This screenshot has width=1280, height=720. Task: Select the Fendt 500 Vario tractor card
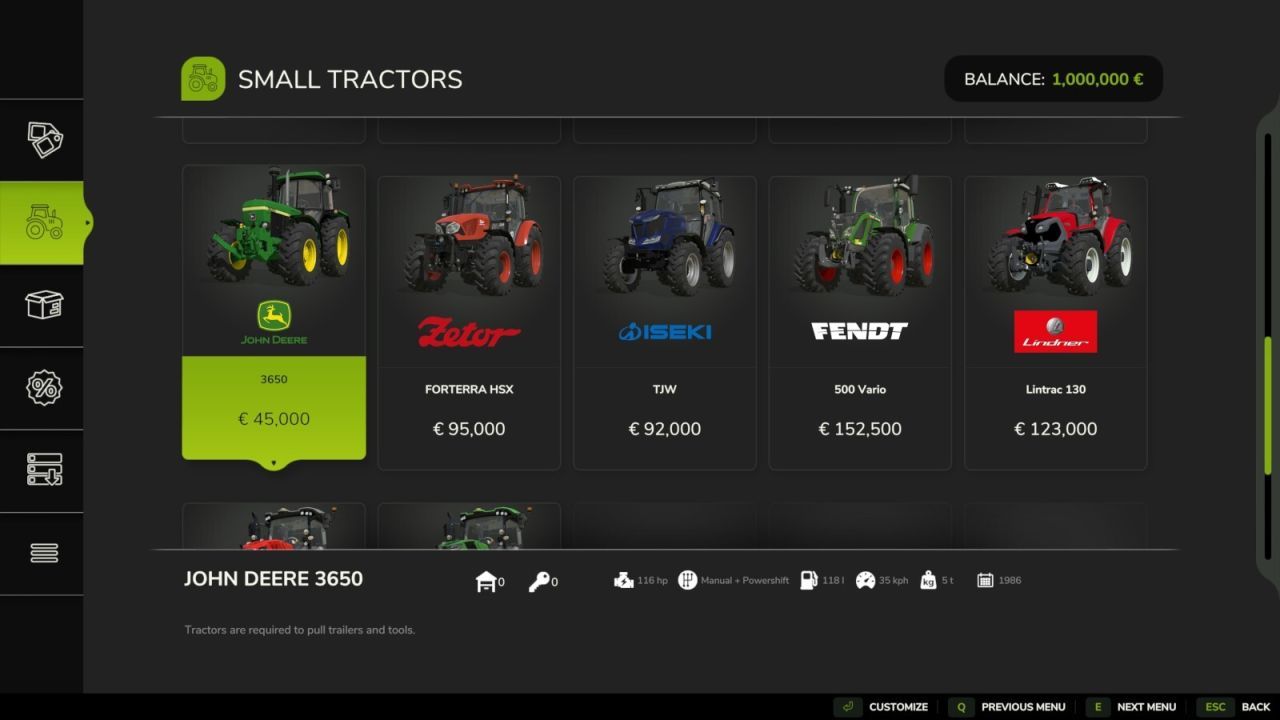[x=859, y=320]
